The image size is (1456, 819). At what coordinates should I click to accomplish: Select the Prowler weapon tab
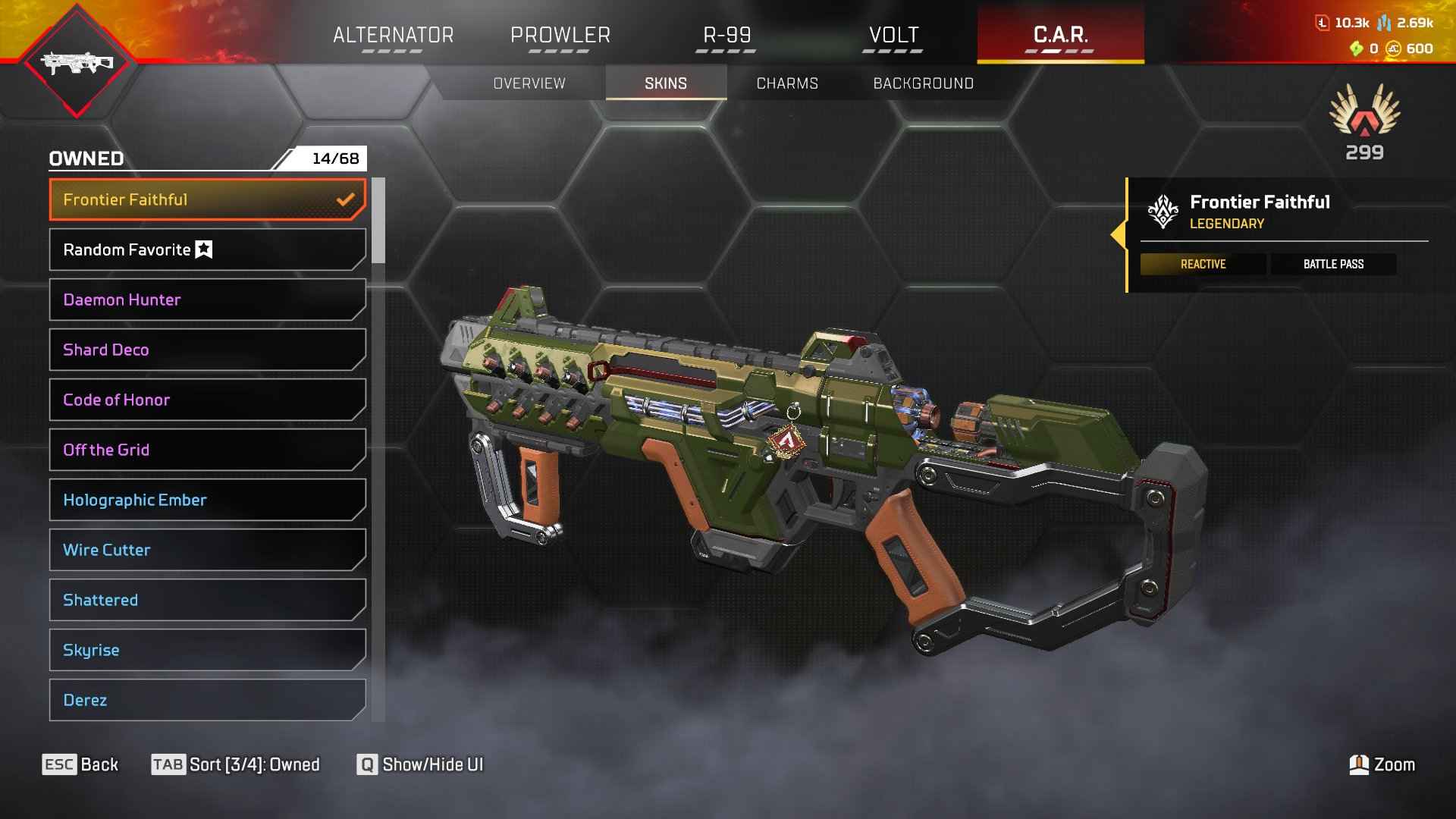[x=560, y=35]
